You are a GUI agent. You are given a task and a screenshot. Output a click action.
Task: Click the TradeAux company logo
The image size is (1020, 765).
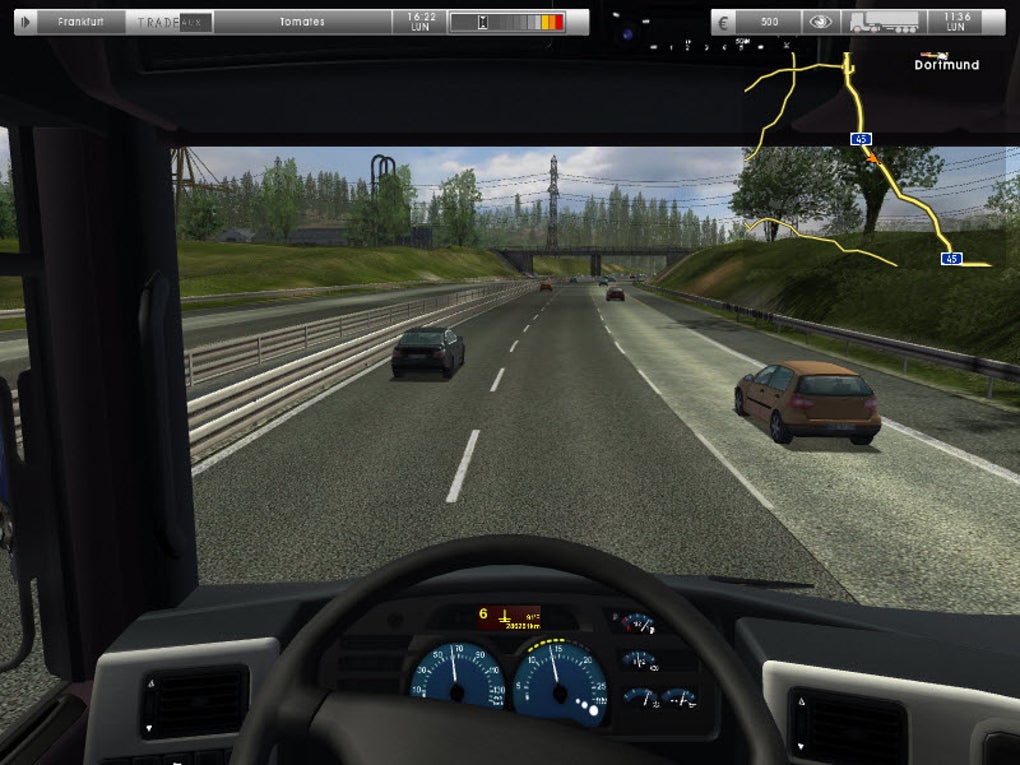click(169, 22)
